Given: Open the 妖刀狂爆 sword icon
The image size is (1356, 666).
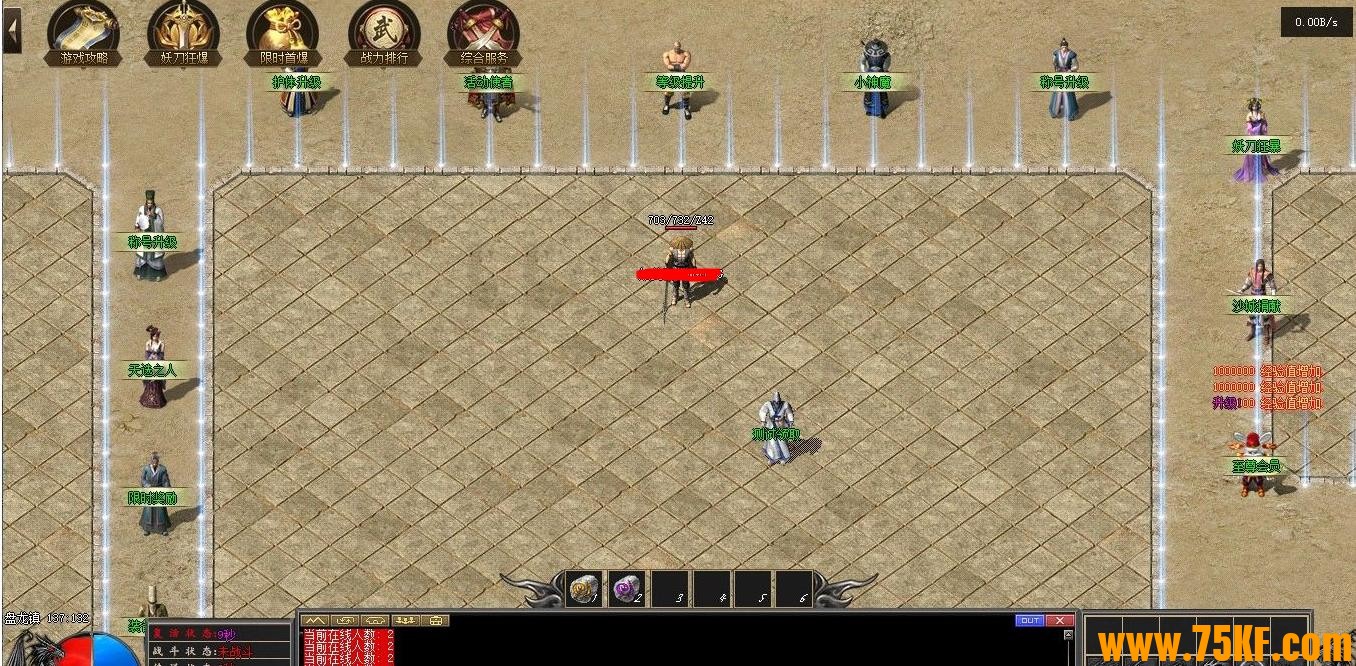Looking at the screenshot, I should tap(183, 32).
